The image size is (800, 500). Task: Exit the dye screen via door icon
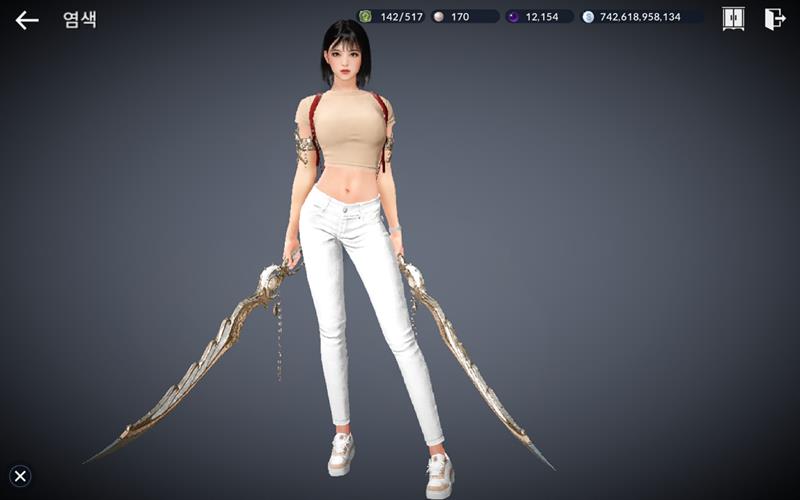point(774,19)
